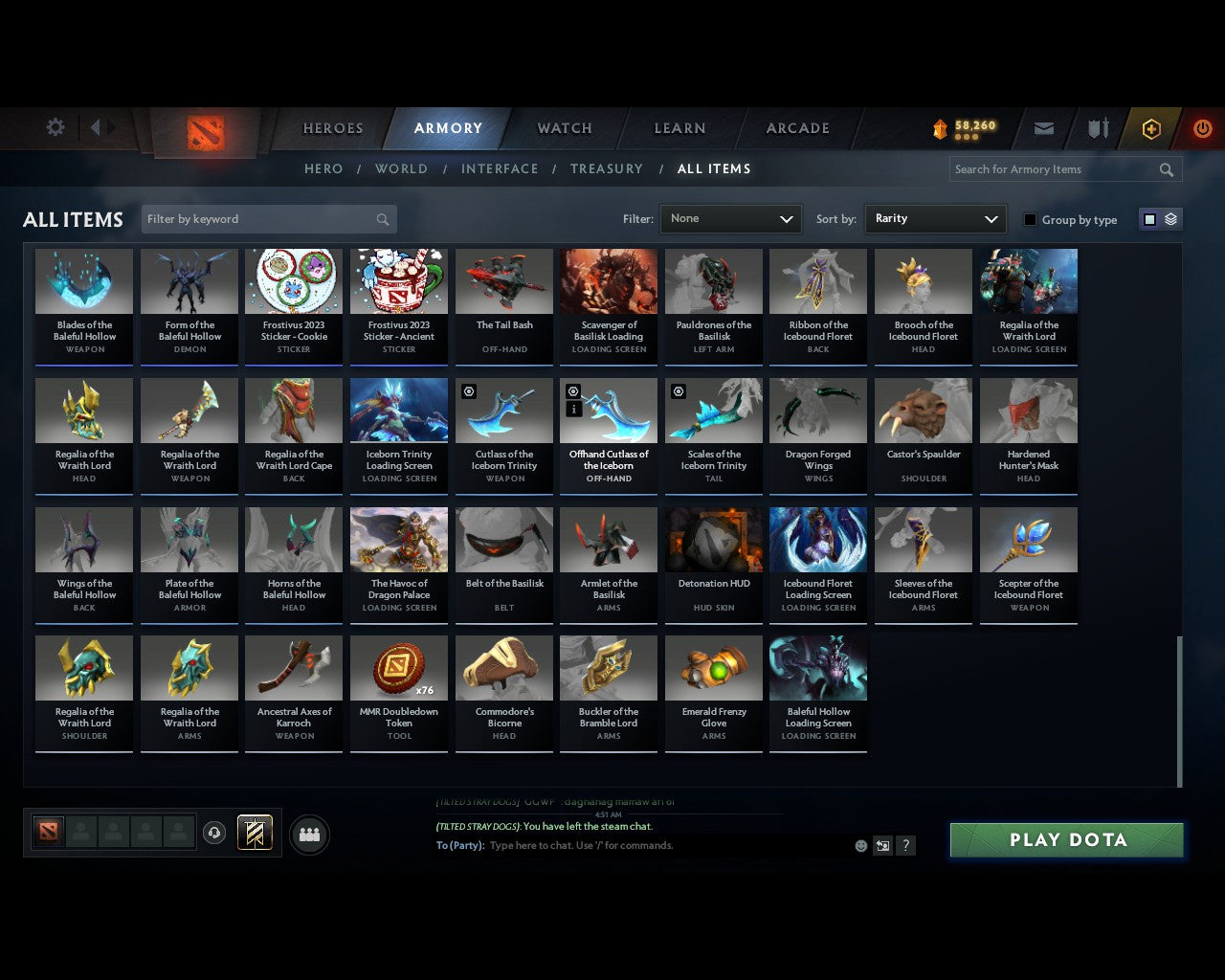
Task: Click the armory shield and sword icon
Action: pos(1097,128)
